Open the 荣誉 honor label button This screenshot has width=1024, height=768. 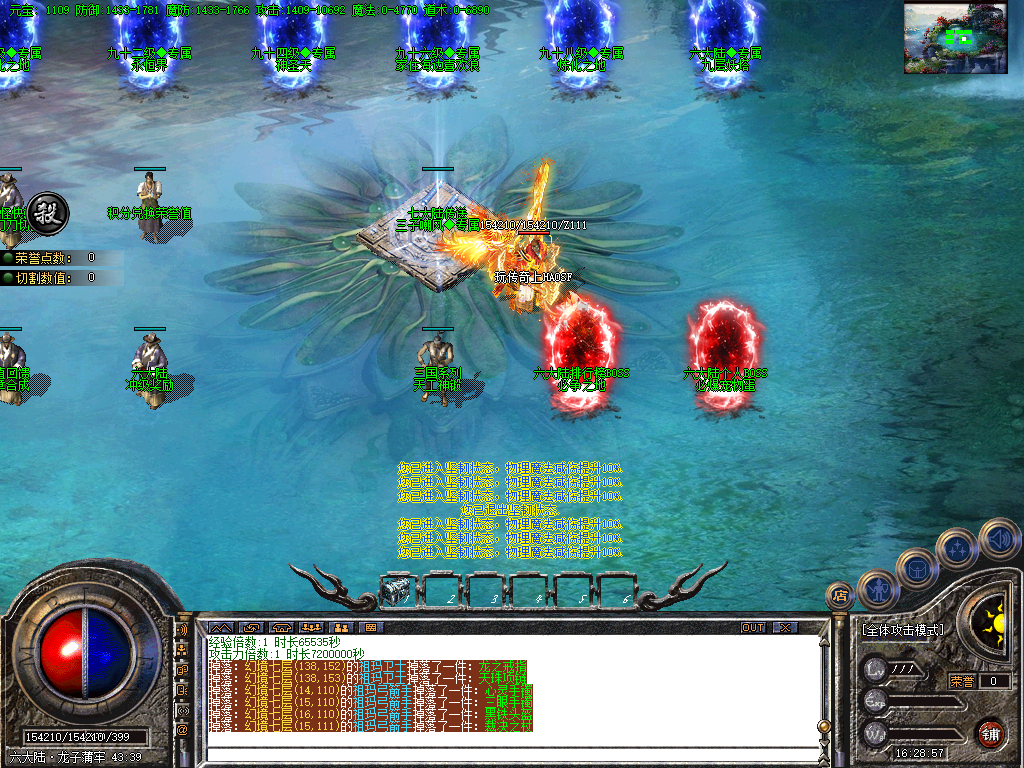[961, 681]
